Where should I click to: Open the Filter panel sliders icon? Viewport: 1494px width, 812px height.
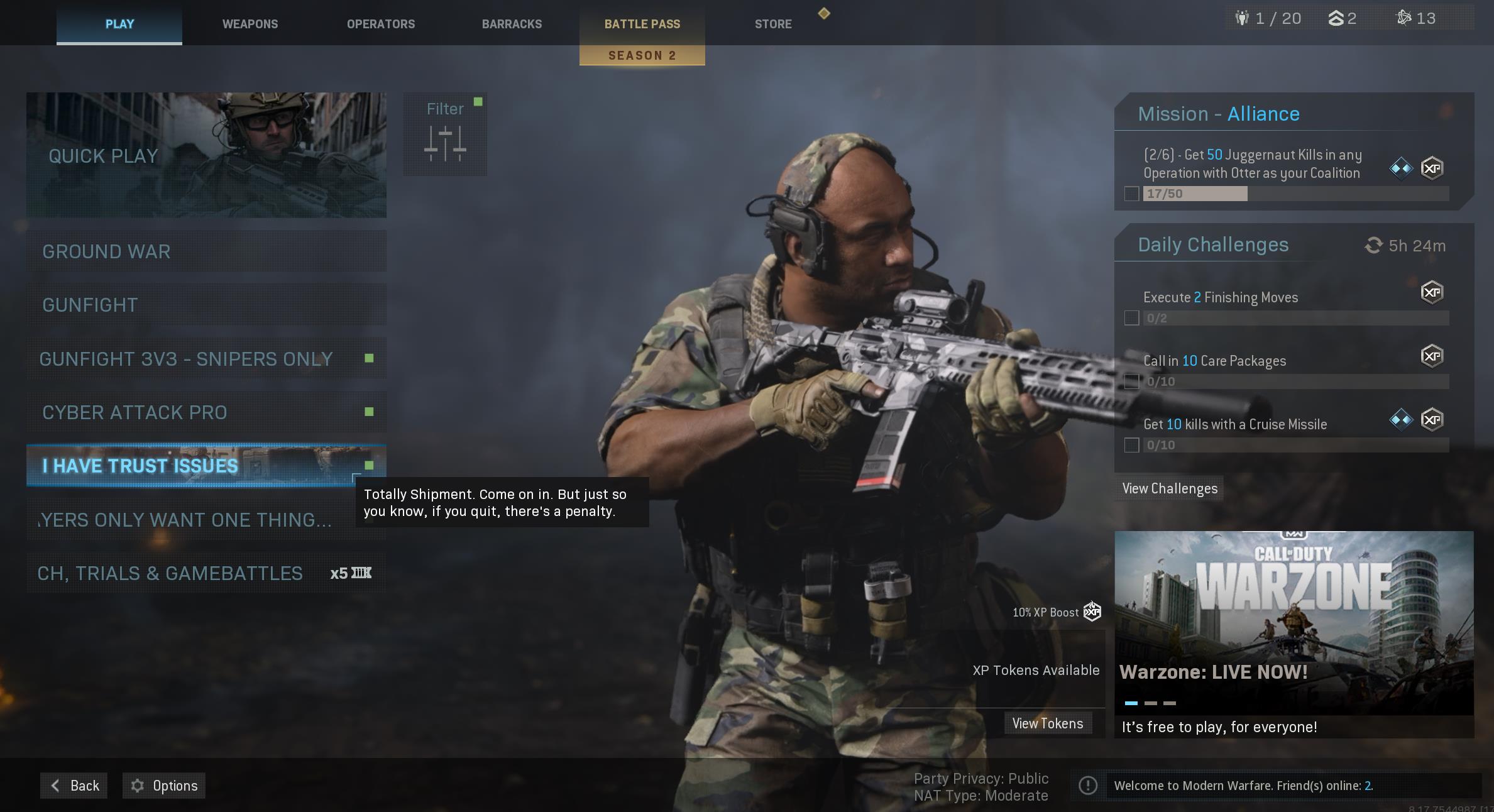[x=445, y=143]
